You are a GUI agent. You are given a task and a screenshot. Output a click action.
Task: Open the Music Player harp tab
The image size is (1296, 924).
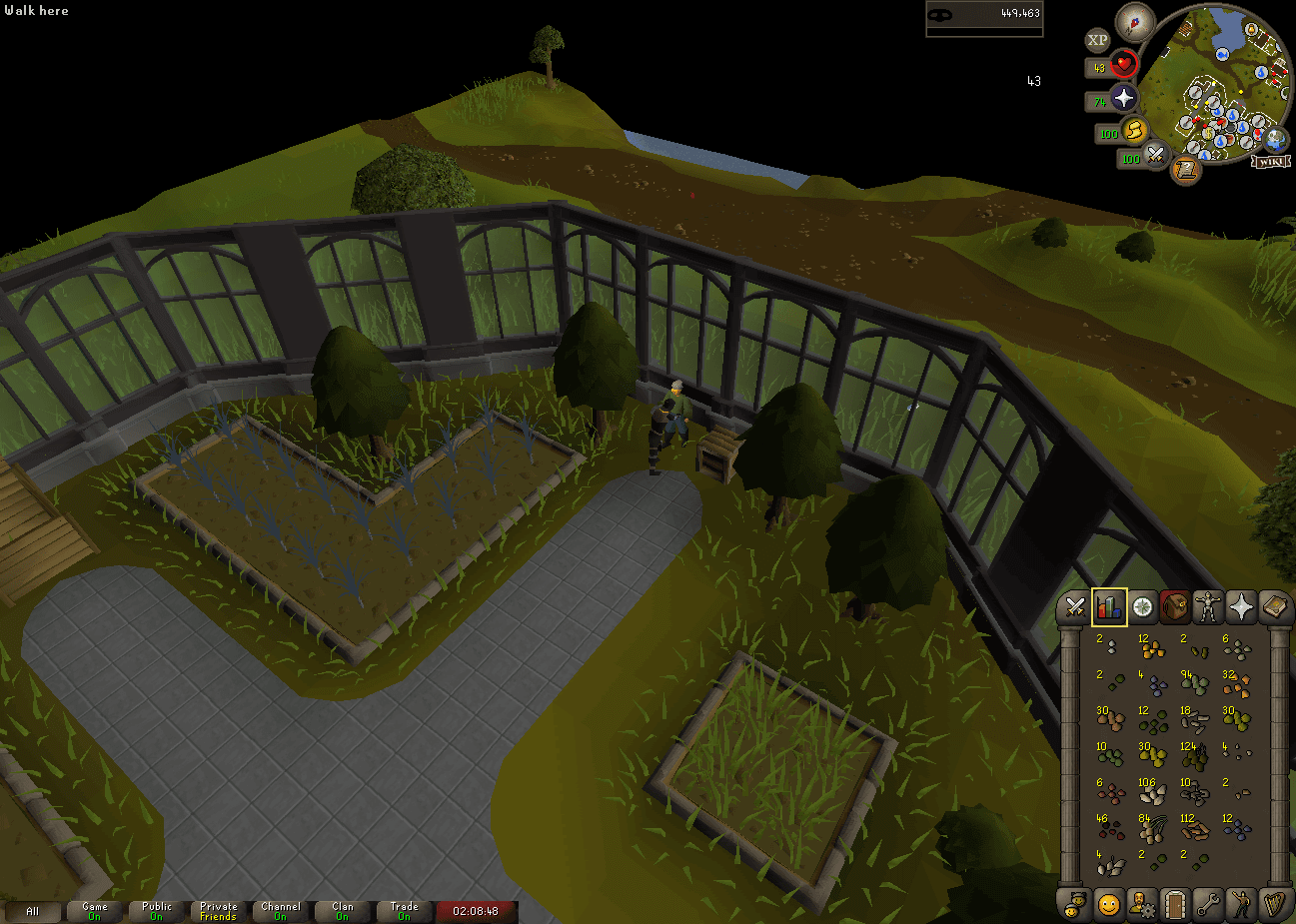[1276, 904]
